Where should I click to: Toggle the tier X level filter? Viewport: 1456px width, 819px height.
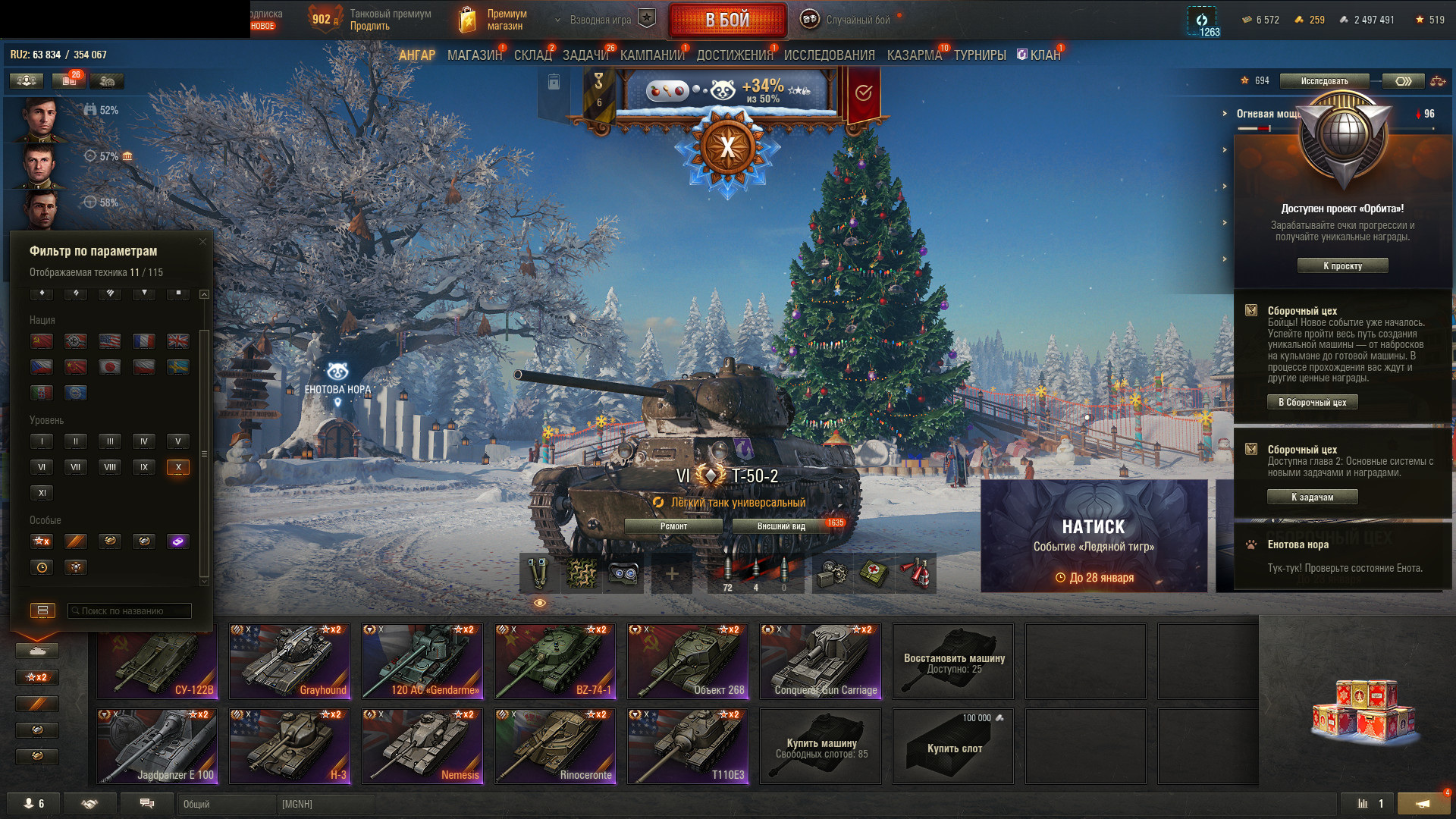tap(178, 467)
